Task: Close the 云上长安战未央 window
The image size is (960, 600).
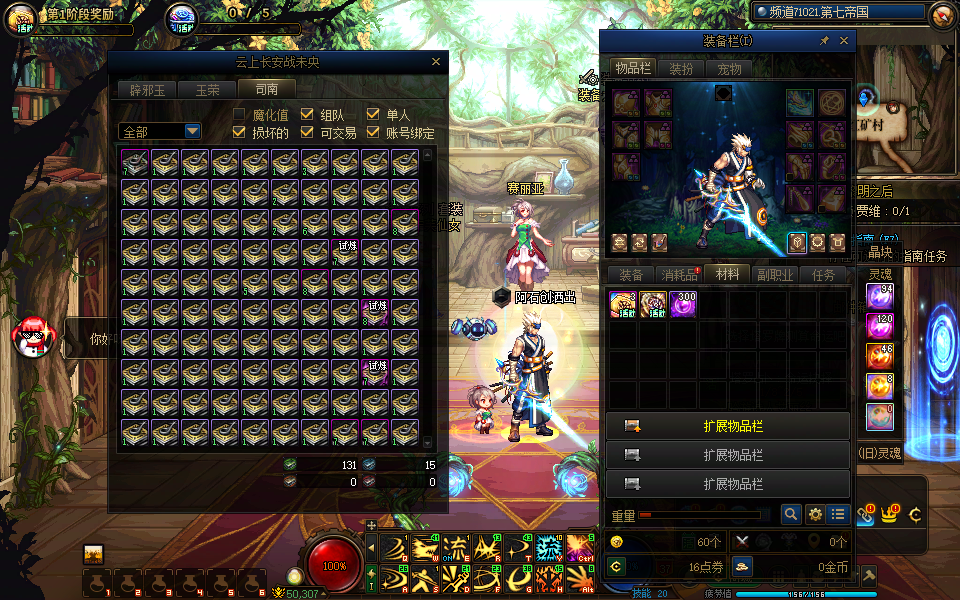Action: (435, 62)
